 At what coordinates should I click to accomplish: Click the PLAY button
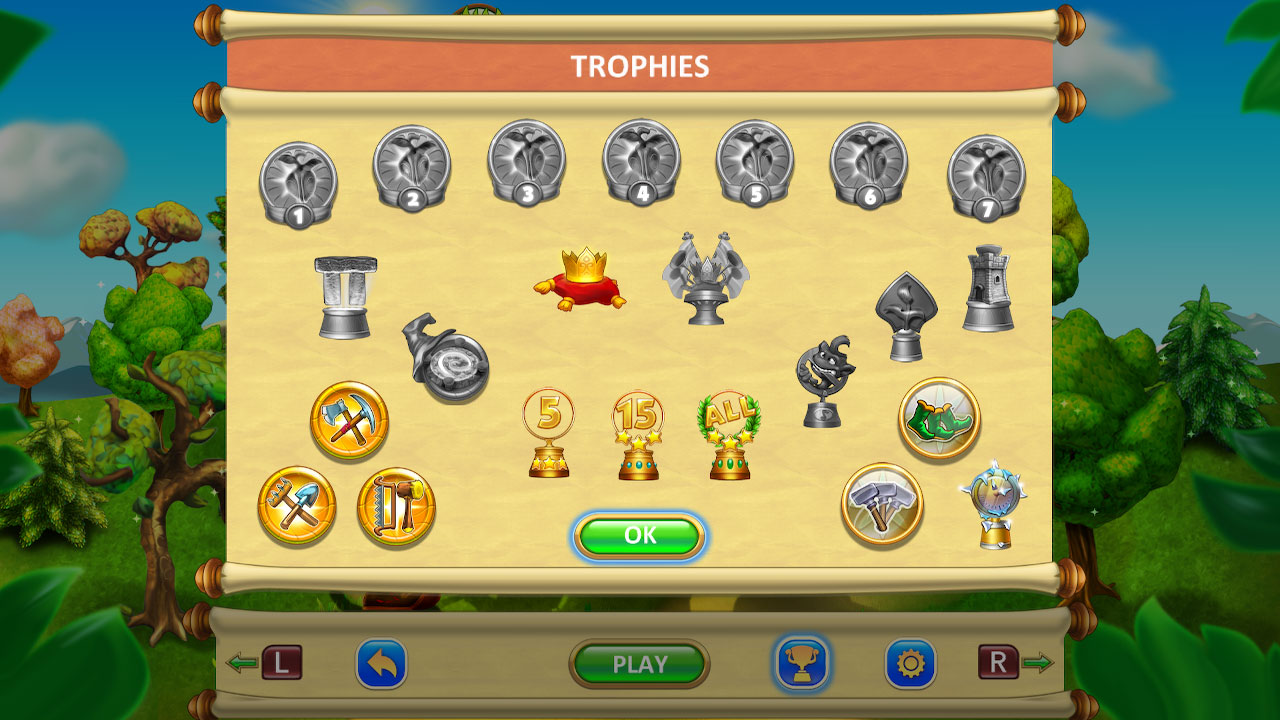click(640, 662)
